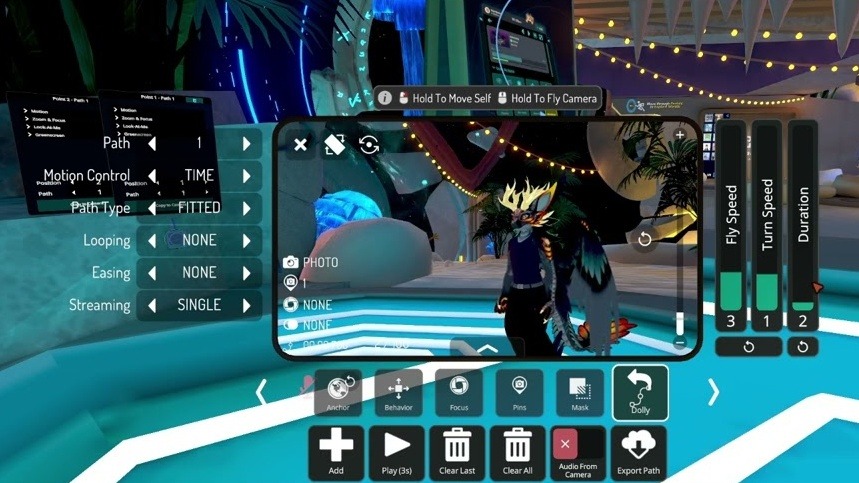Export the camera path
This screenshot has height=483, width=859.
638,452
